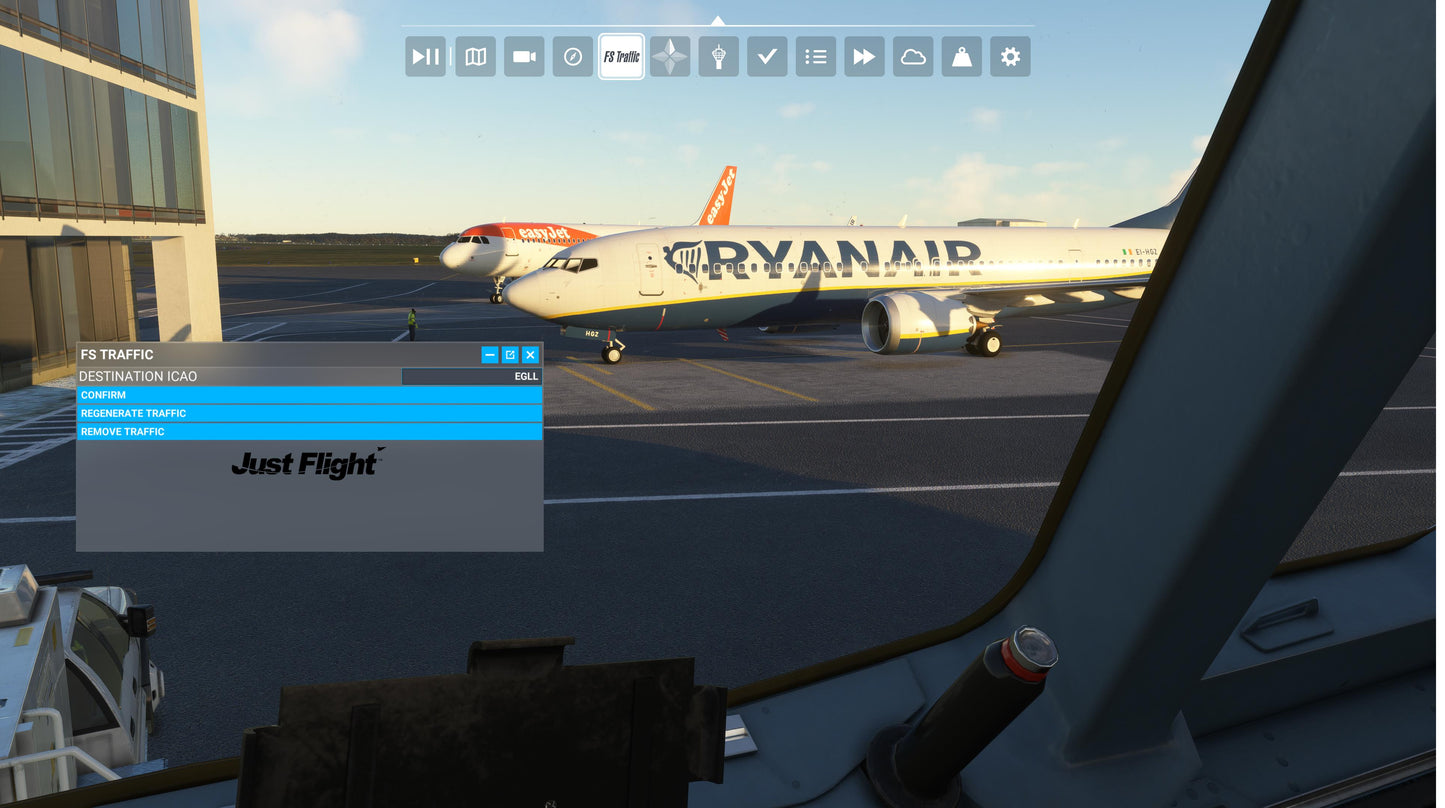
Task: Close the FS Traffic panel
Action: pyautogui.click(x=530, y=355)
